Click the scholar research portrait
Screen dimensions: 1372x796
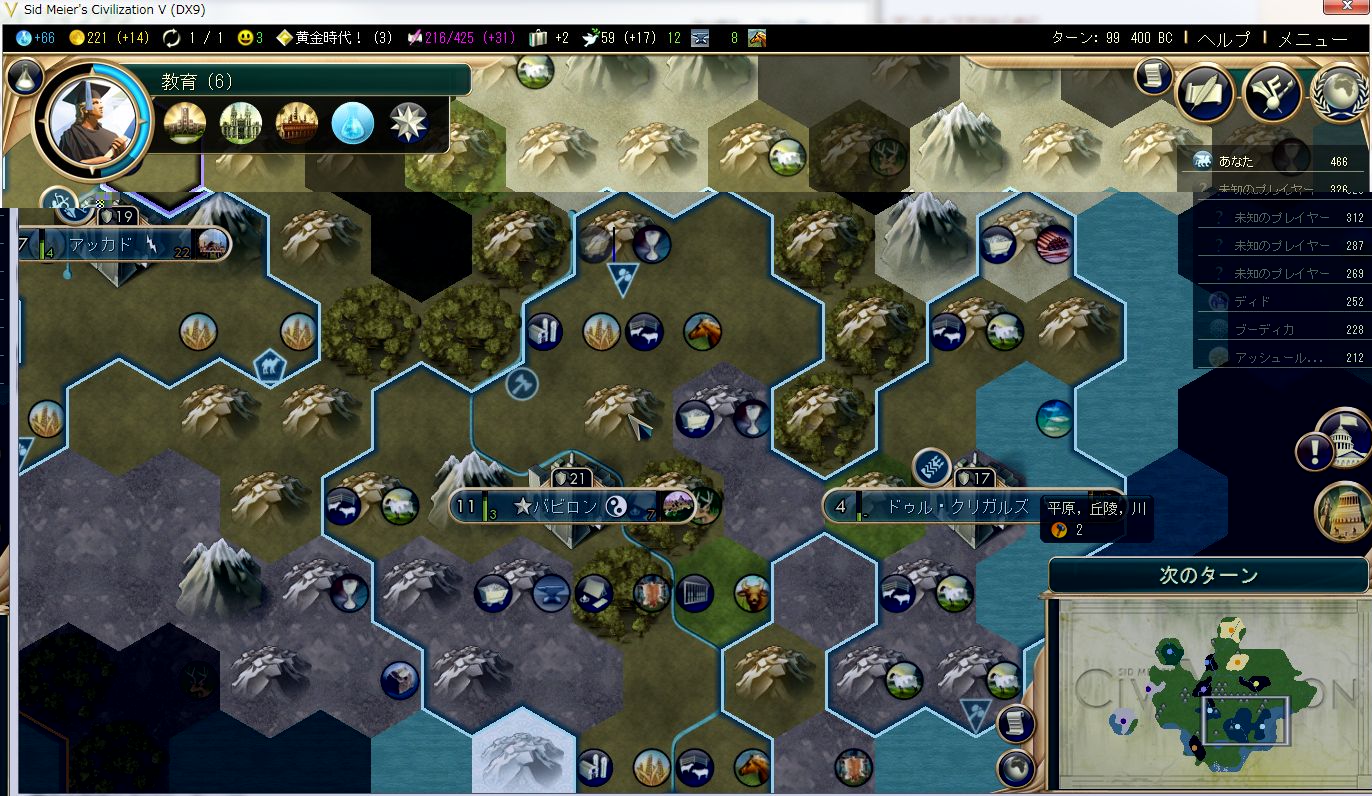point(86,122)
